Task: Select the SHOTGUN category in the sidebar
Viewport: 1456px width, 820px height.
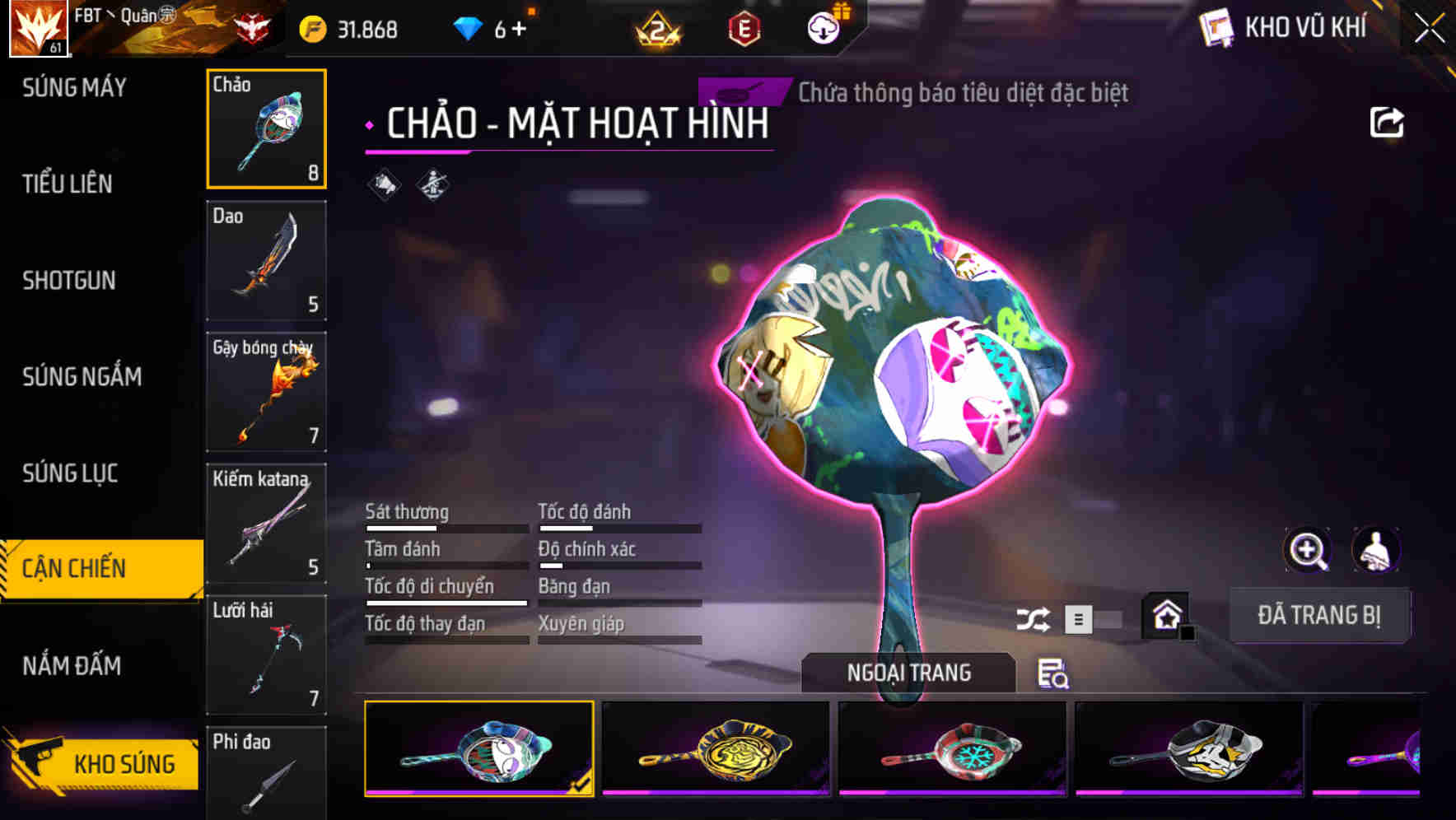Action: (68, 281)
